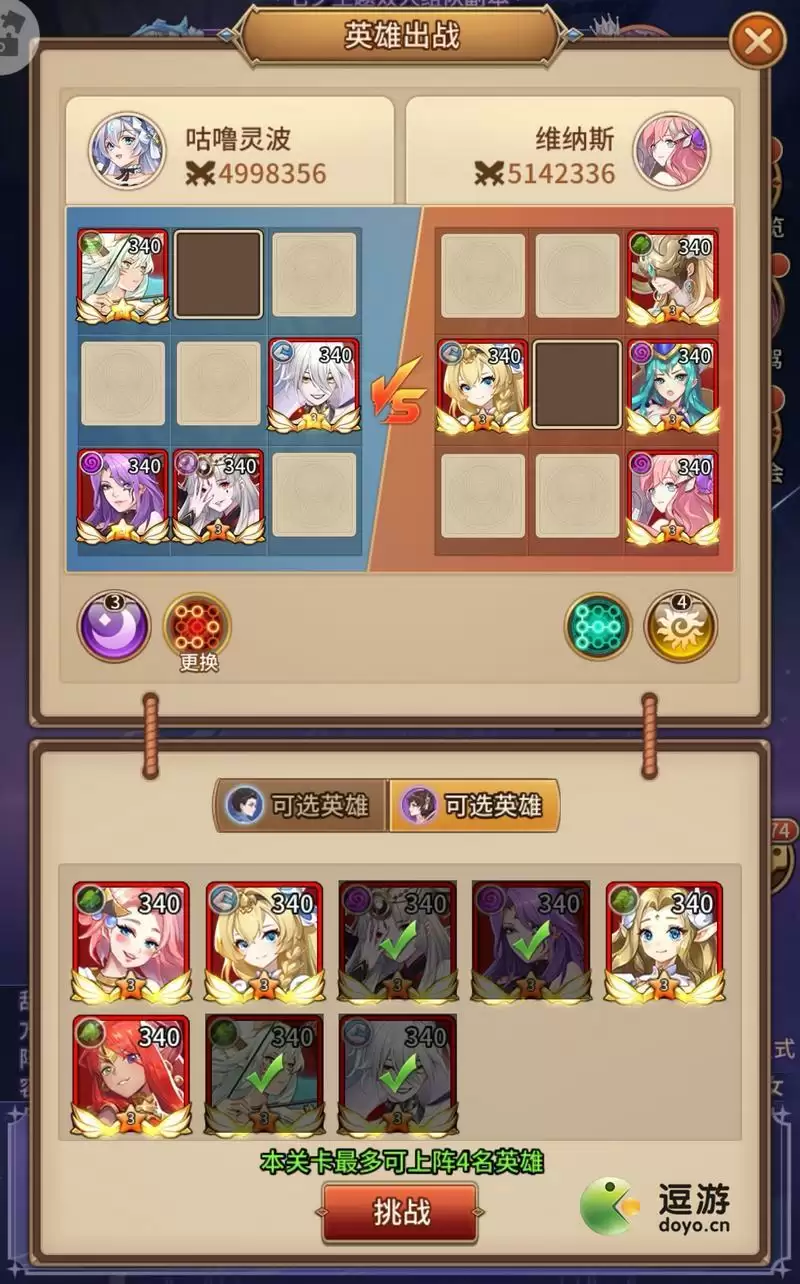Viewport: 800px width, 1284px height.
Task: View player 咕噜灵波 avatar
Action: point(127,151)
